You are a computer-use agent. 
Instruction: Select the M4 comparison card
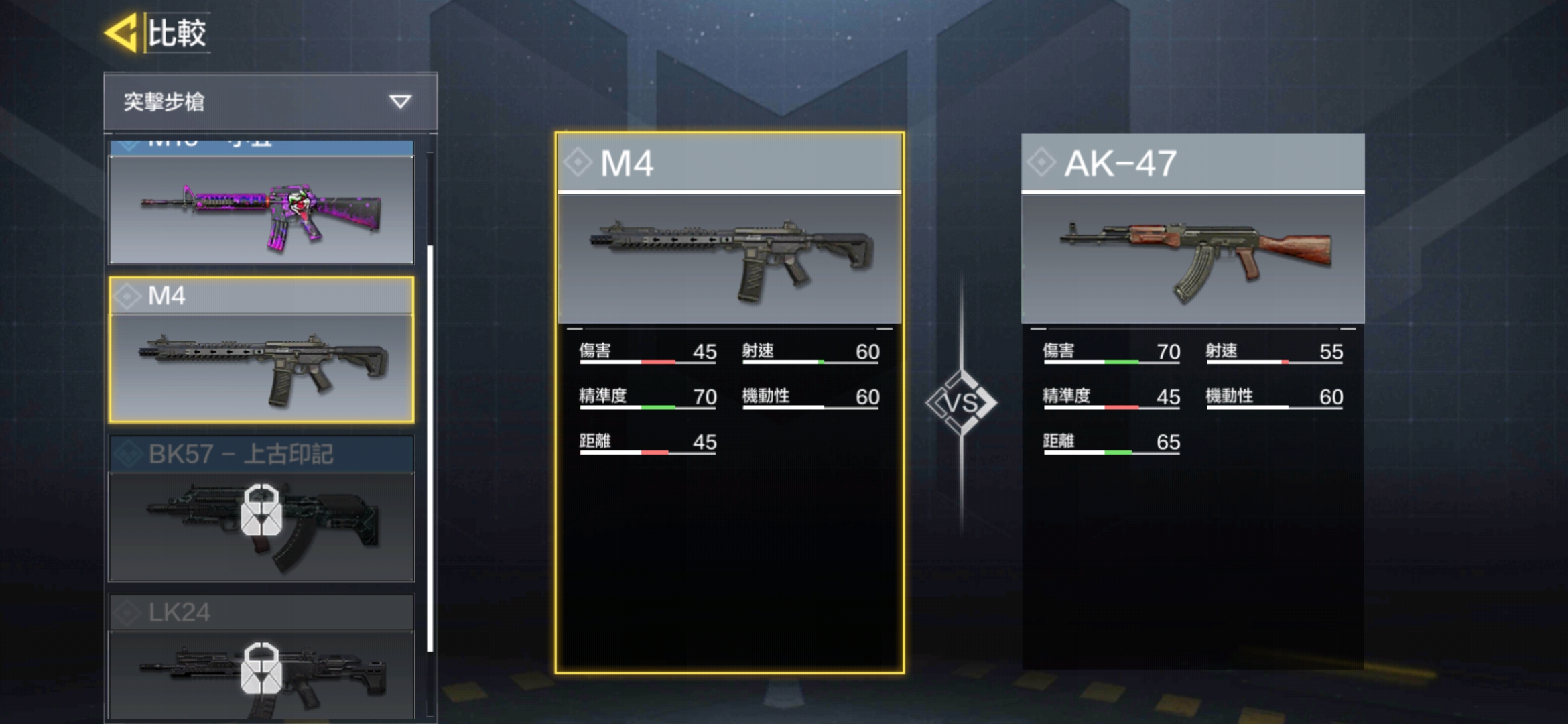(x=729, y=402)
